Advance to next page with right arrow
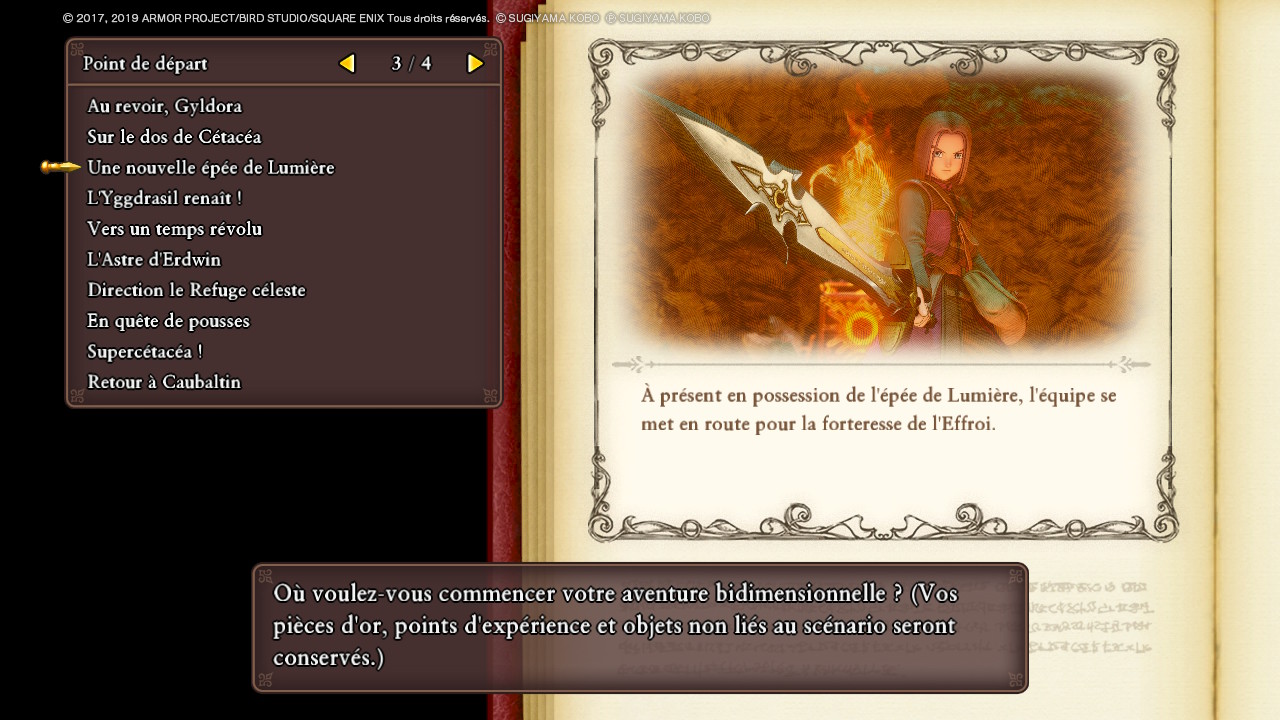1280x720 pixels. coord(476,64)
